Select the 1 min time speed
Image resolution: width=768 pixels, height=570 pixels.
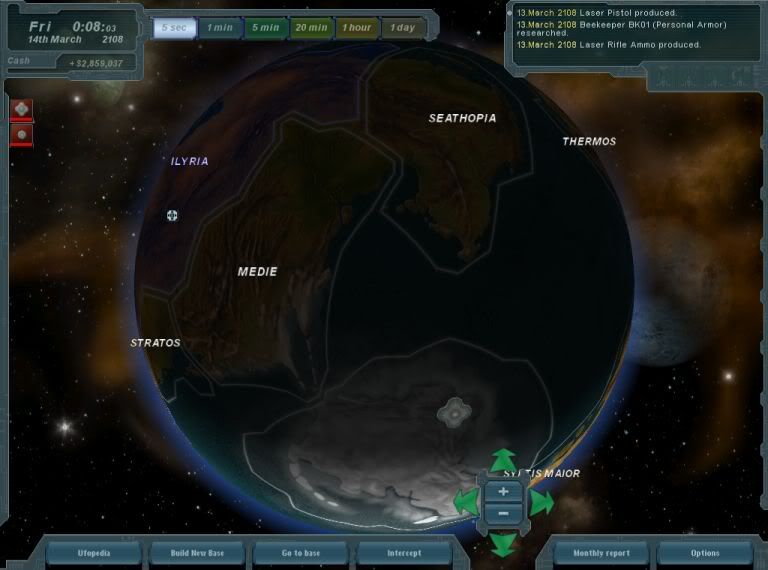[x=220, y=27]
